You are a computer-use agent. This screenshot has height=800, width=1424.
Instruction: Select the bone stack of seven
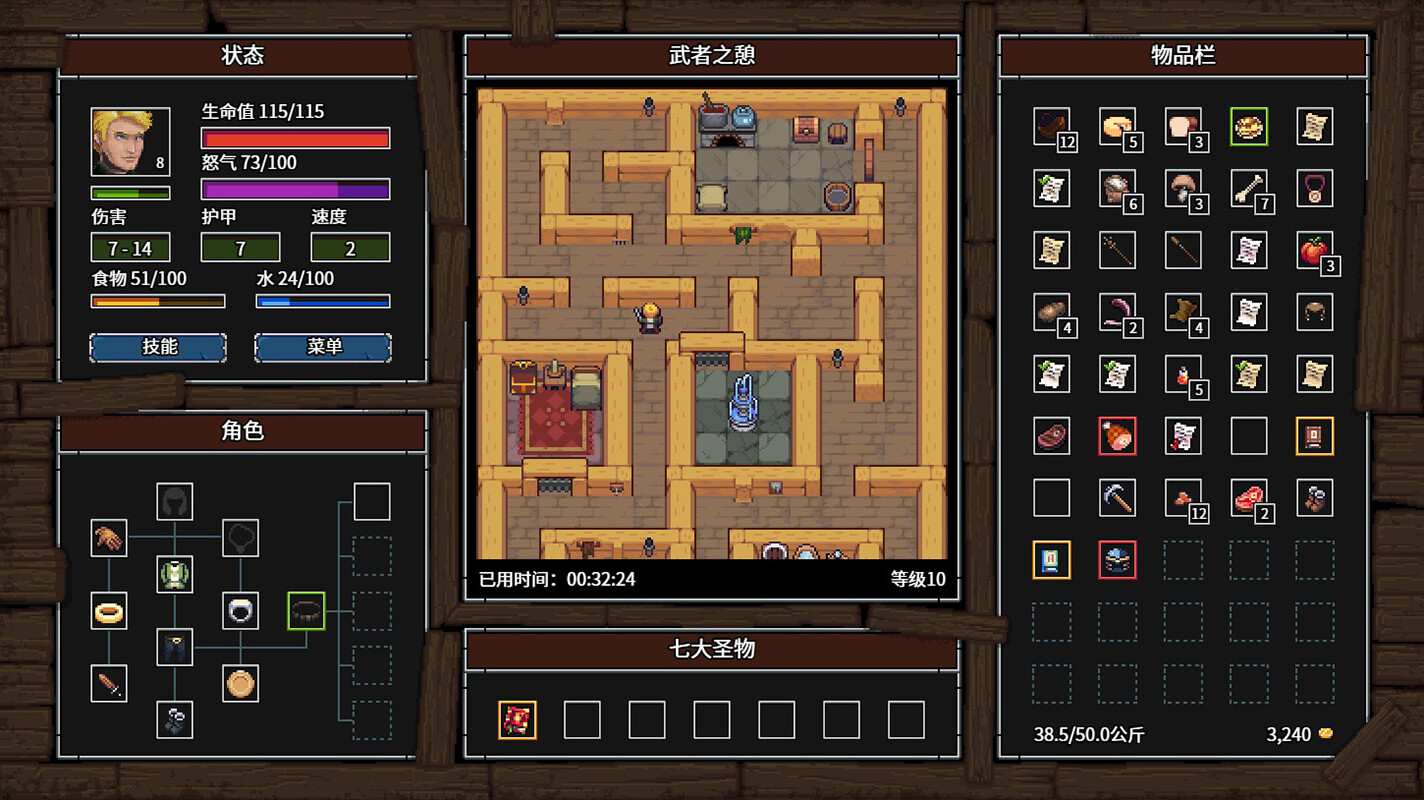point(1248,188)
